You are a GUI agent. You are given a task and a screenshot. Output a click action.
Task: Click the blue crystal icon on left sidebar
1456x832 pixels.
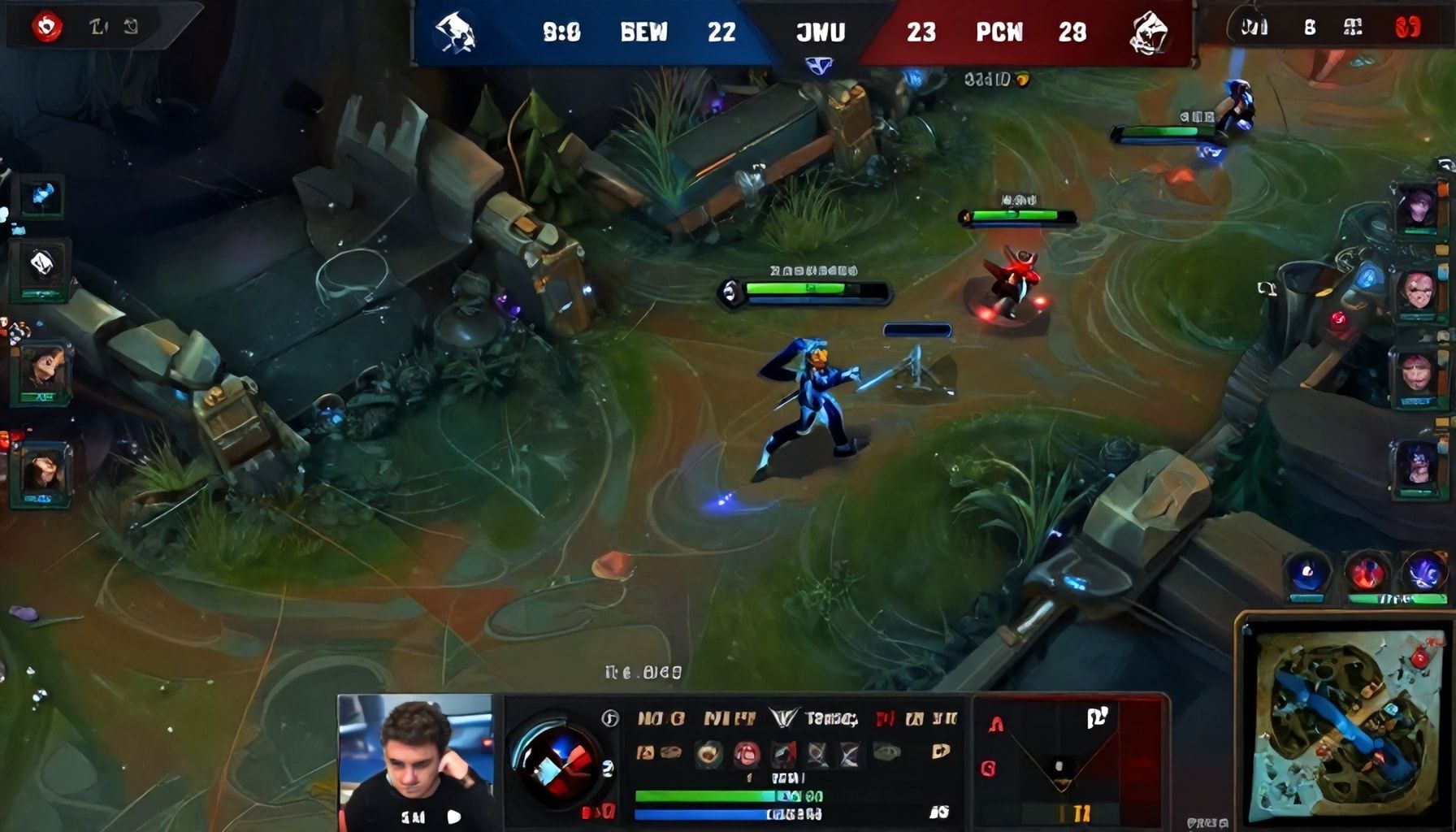[41, 196]
